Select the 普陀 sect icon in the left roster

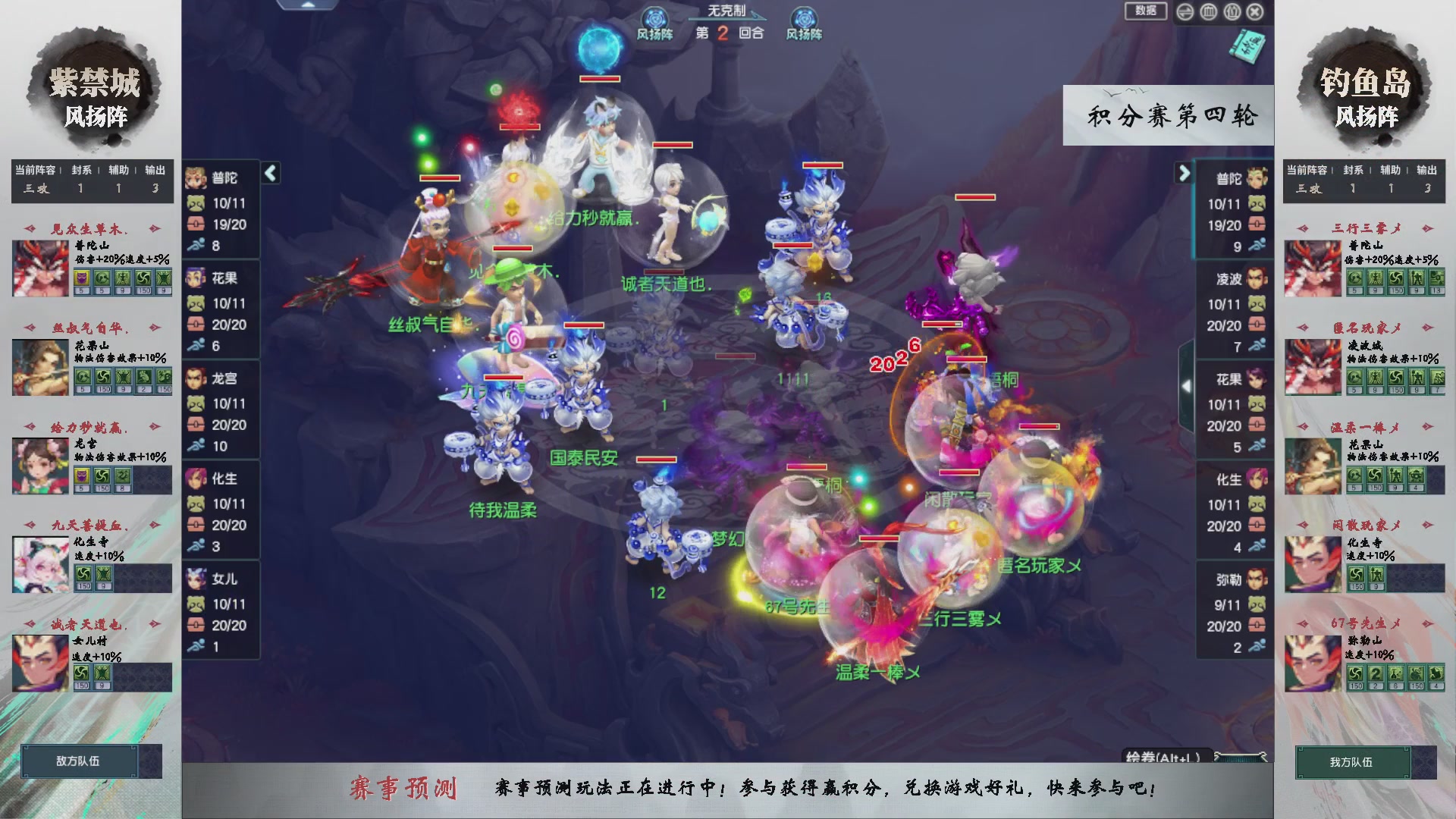coord(196,179)
